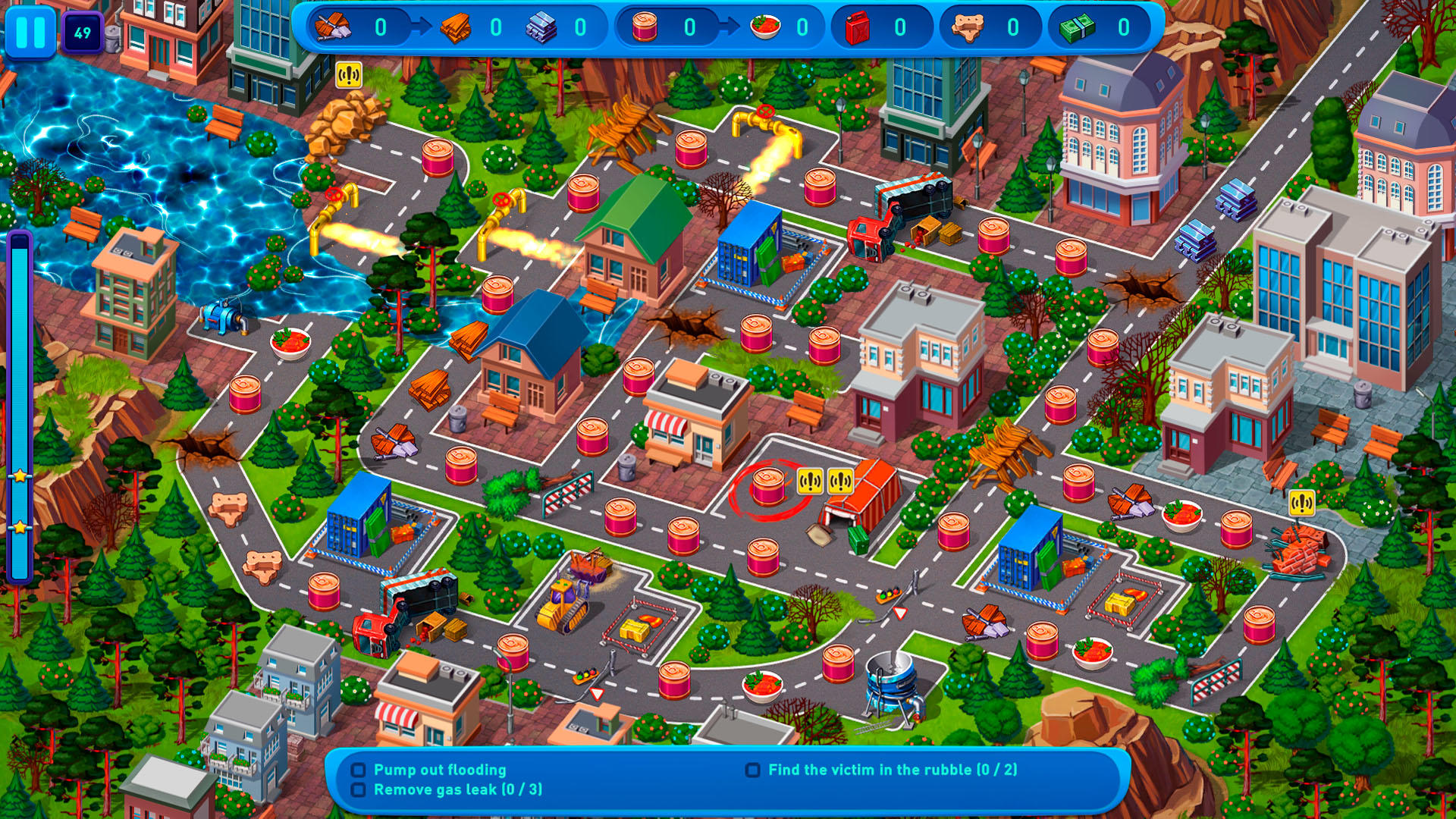Check the Find the victim objective box
The height and width of the screenshot is (819, 1456).
(x=752, y=770)
